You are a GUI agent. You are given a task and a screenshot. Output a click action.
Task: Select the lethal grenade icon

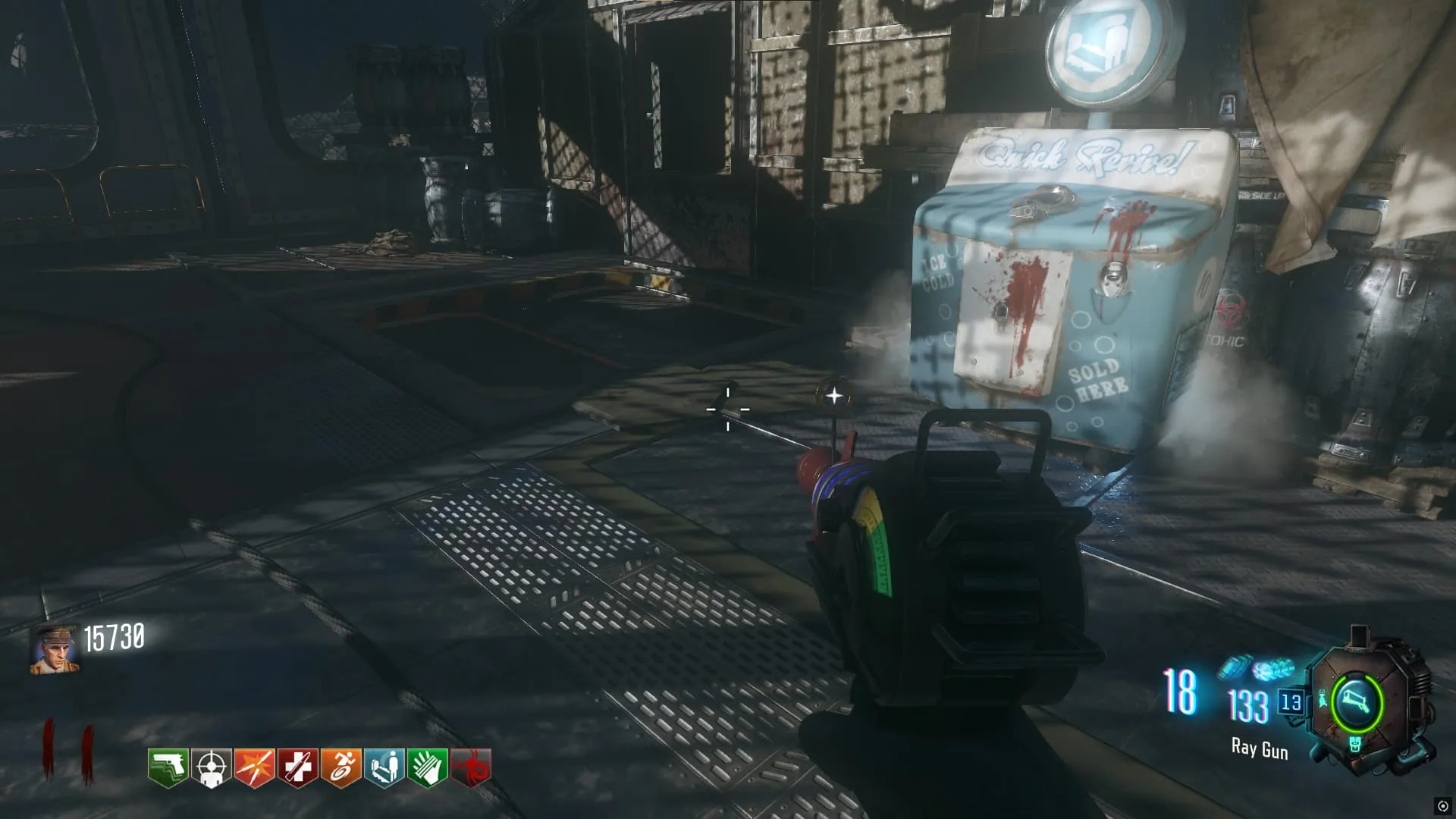(1235, 668)
